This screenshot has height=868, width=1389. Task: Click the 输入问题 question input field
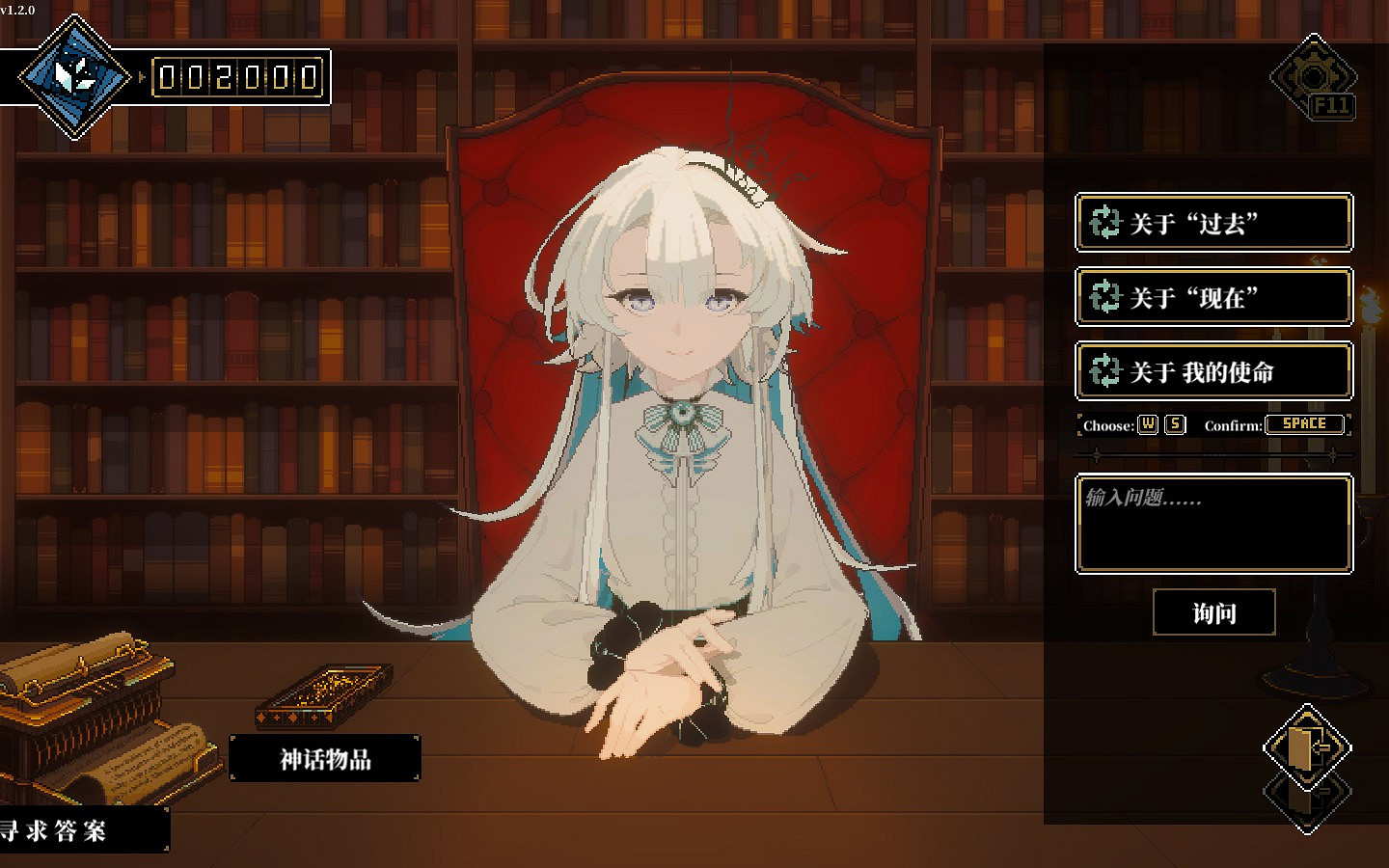pos(1213,524)
